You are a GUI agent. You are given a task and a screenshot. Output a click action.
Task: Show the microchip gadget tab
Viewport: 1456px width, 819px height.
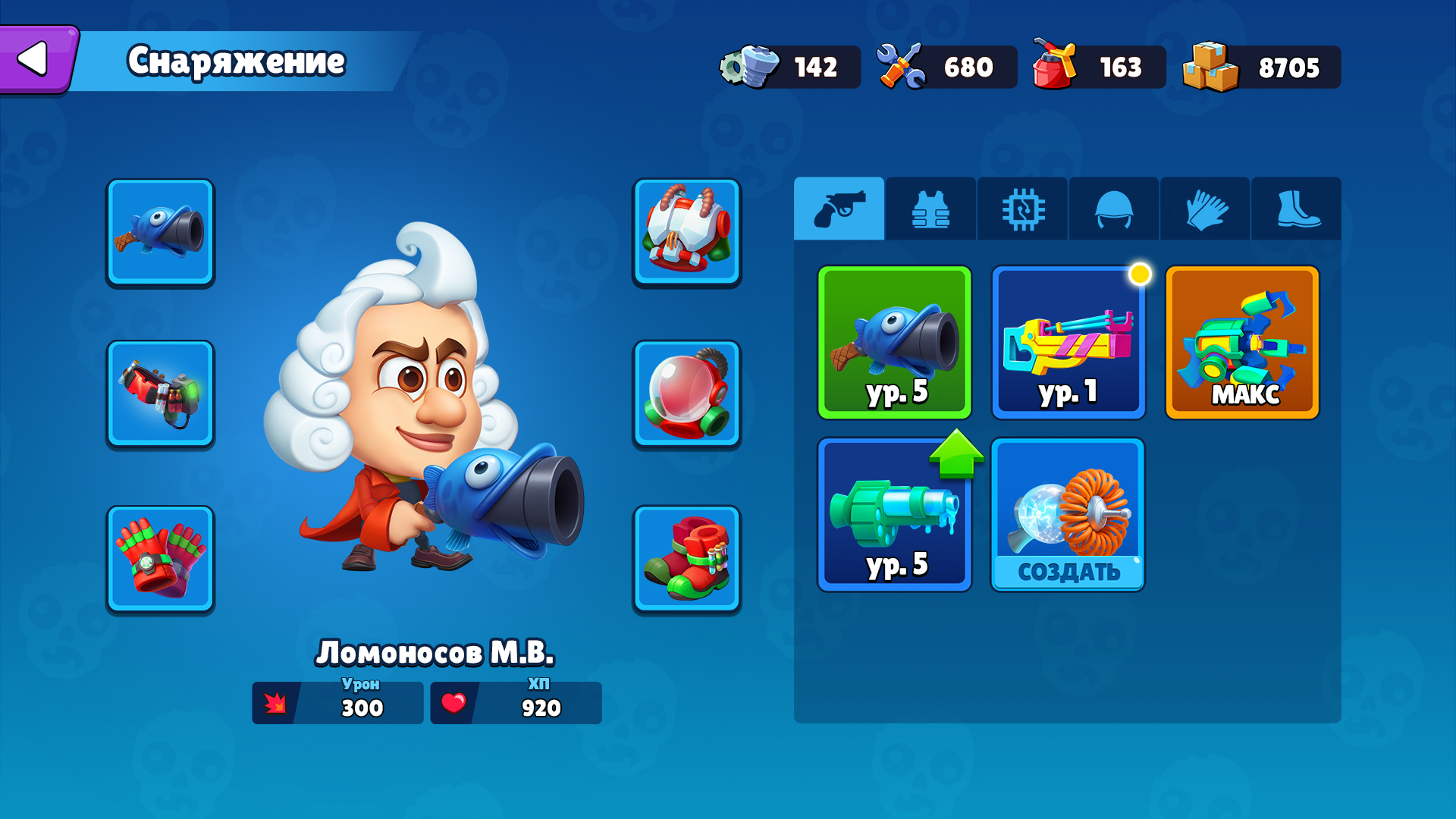1022,209
